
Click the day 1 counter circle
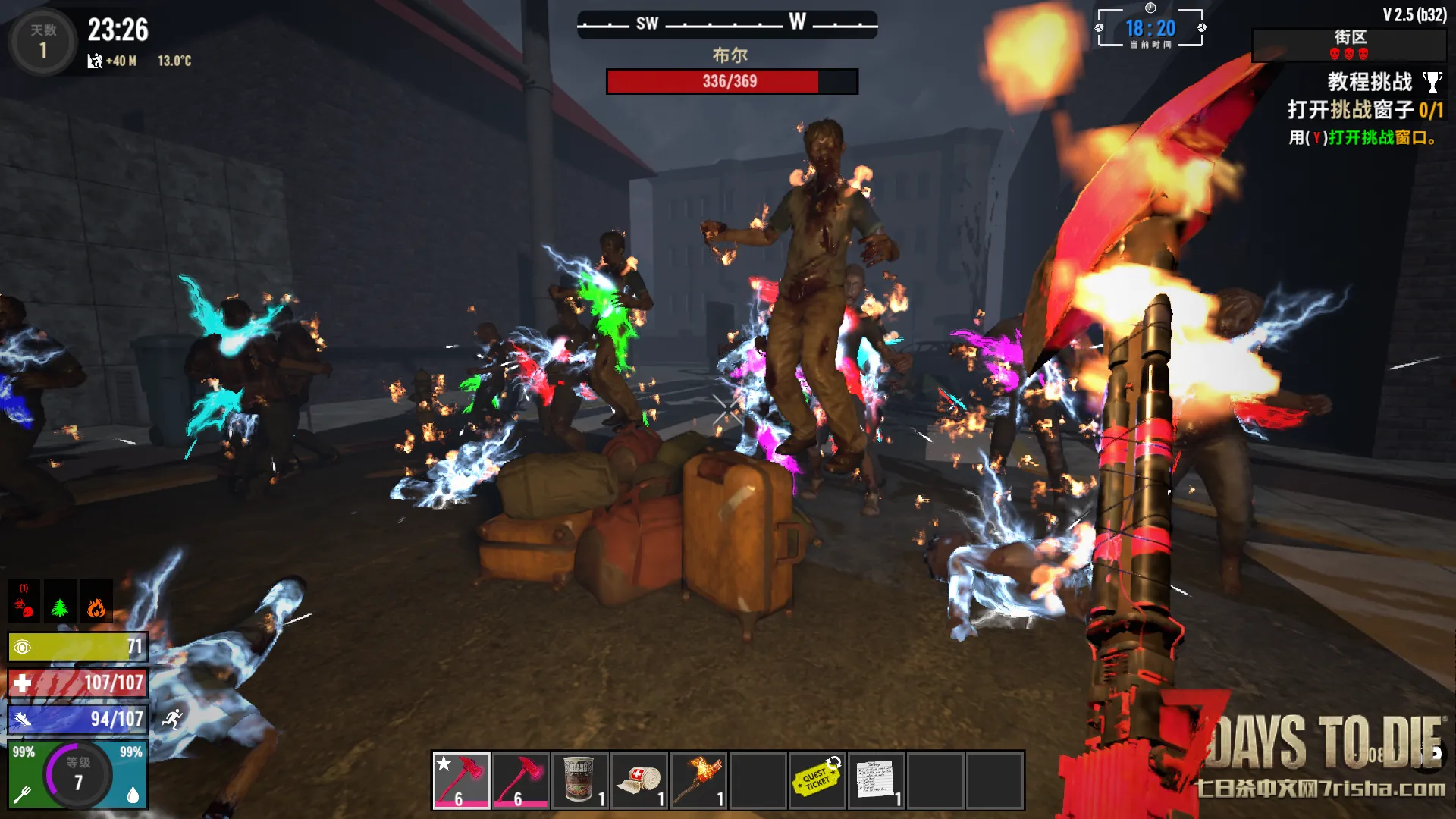pos(42,42)
